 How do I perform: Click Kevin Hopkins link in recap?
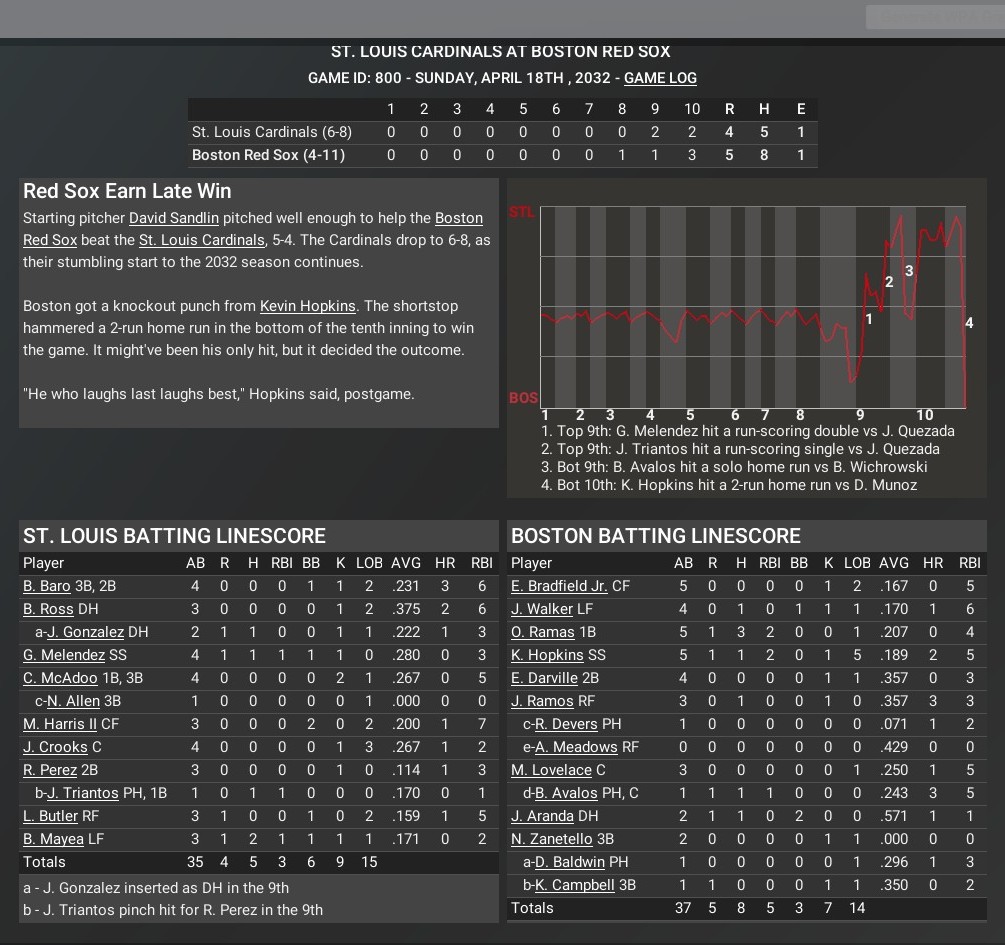pos(307,306)
